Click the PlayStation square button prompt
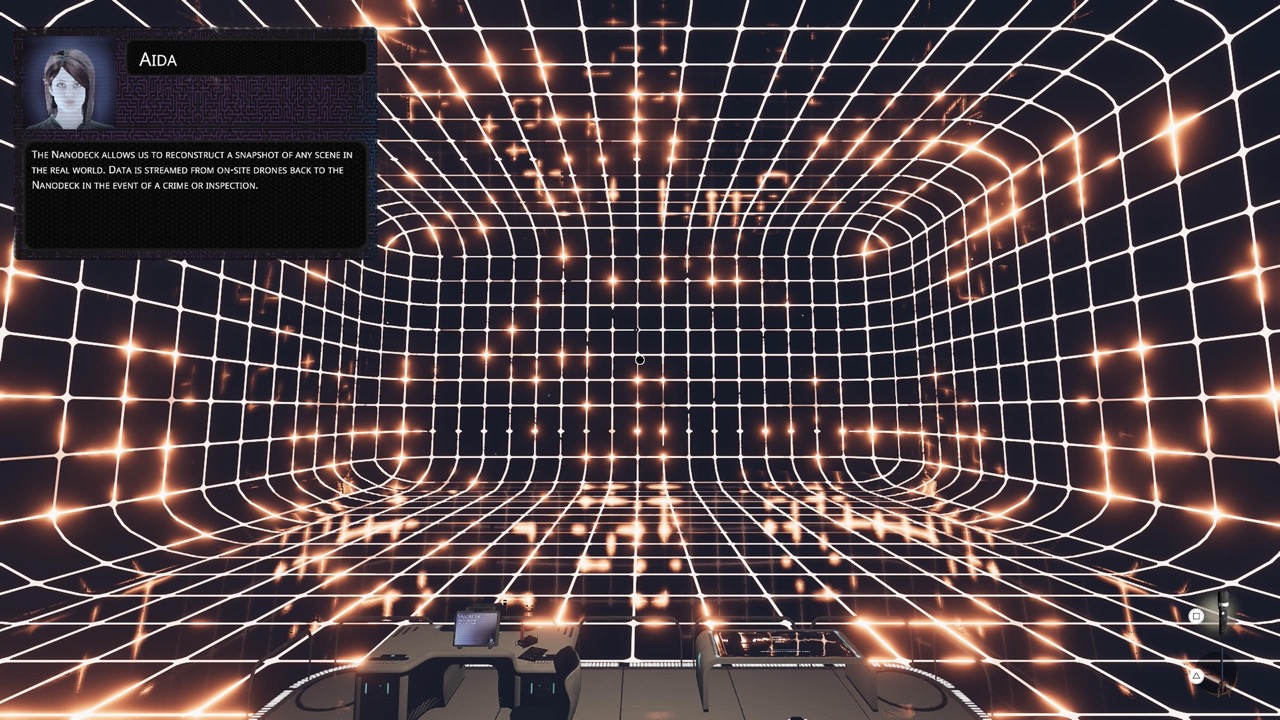This screenshot has height=720, width=1280. point(1196,615)
